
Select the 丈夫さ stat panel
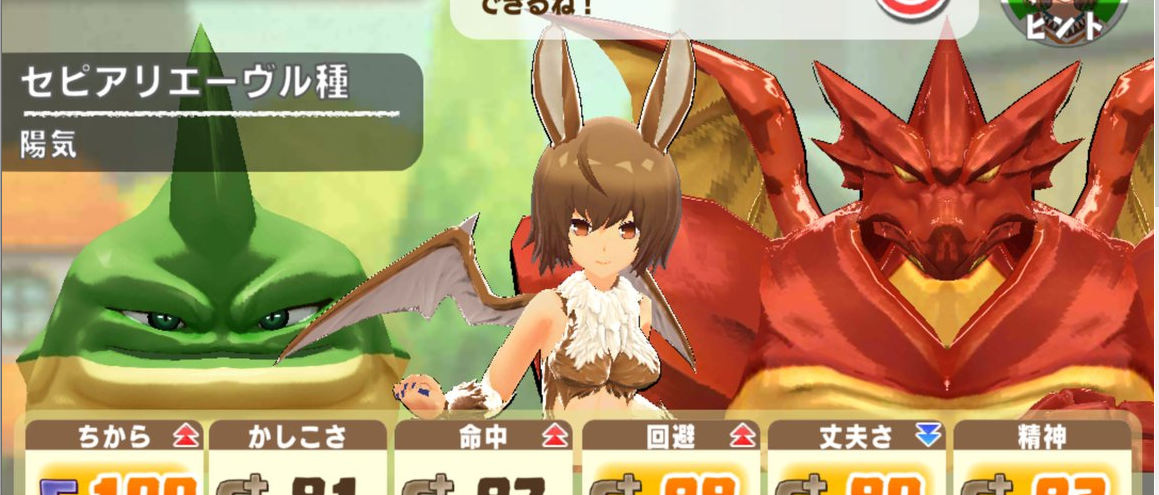coord(858,456)
